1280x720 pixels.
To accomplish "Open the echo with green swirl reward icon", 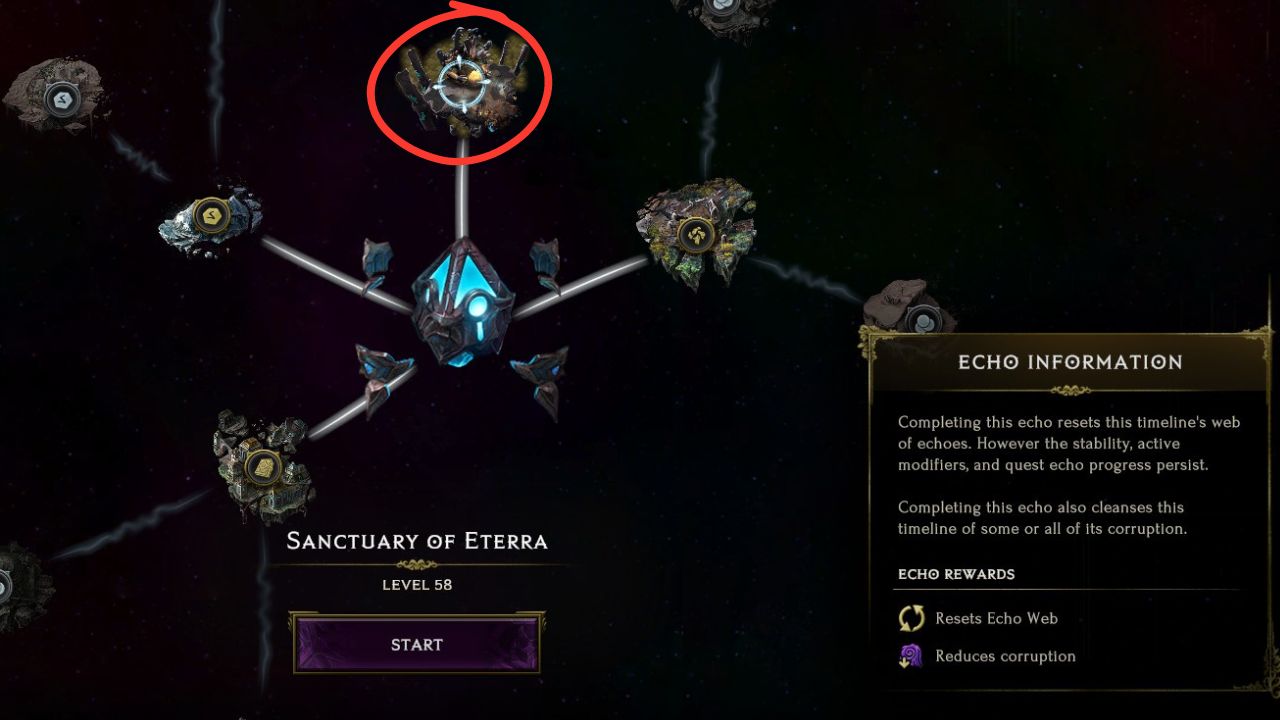I will click(x=695, y=233).
